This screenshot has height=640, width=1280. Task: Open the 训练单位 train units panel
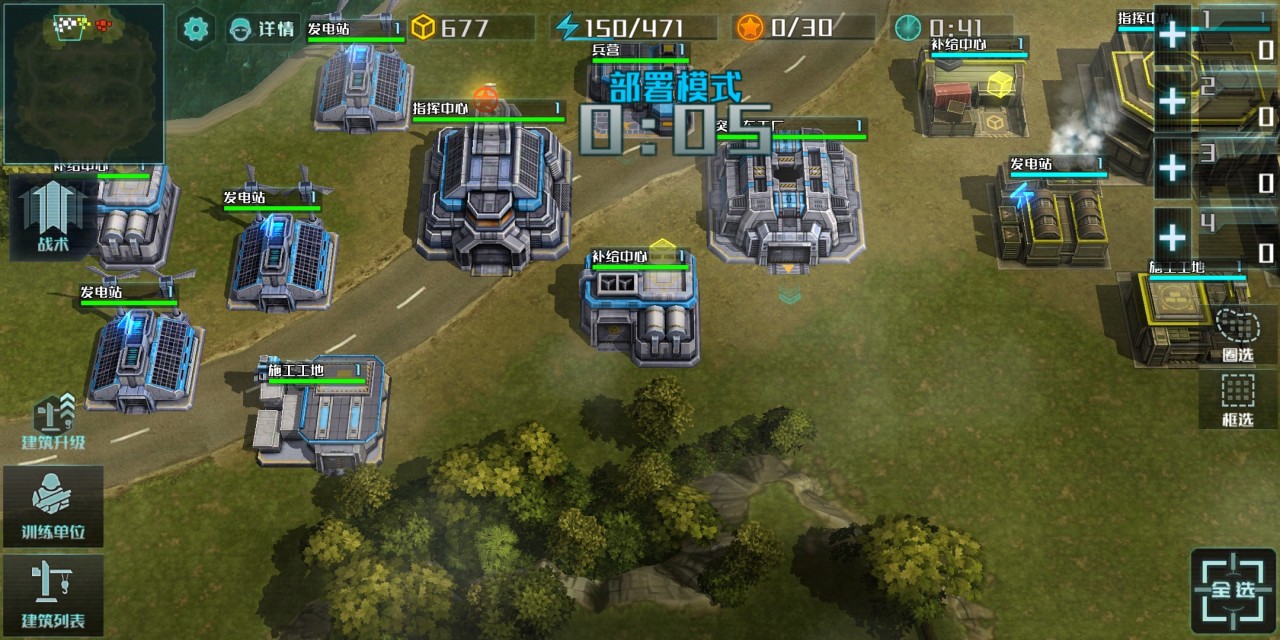pos(53,506)
